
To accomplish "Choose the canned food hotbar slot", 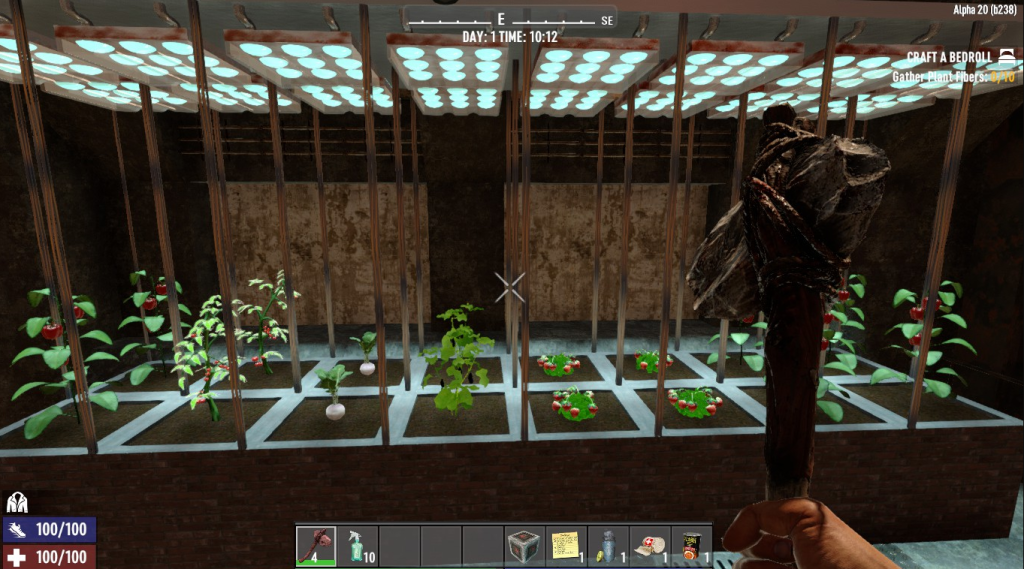I will [692, 546].
